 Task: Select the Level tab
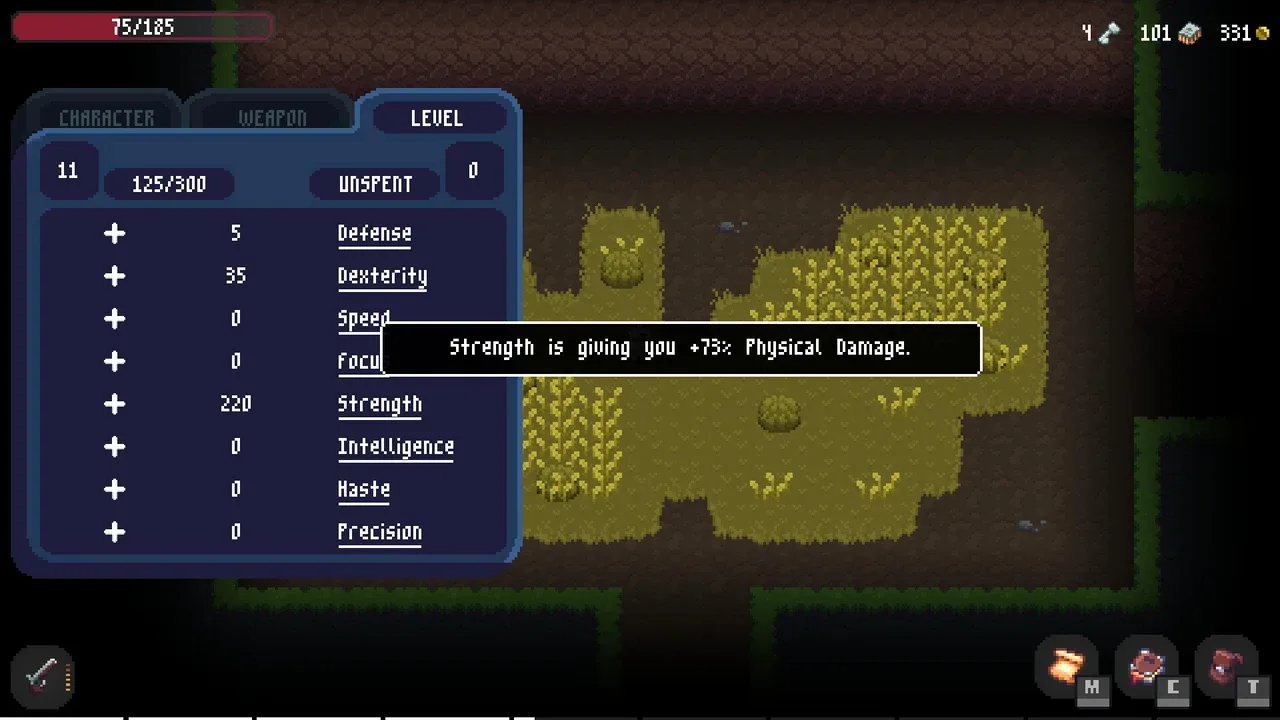(436, 118)
